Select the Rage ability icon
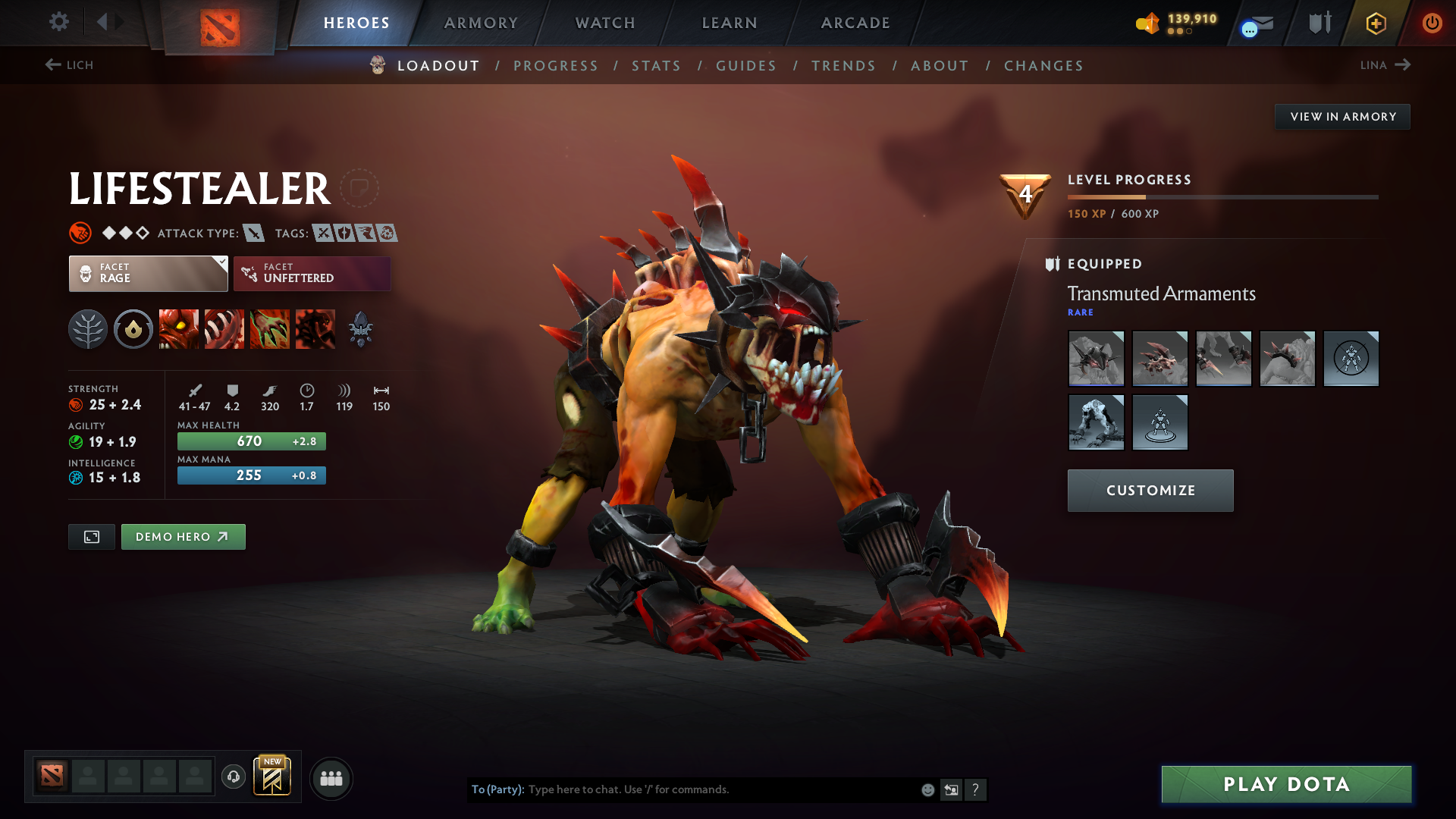 pos(179,329)
